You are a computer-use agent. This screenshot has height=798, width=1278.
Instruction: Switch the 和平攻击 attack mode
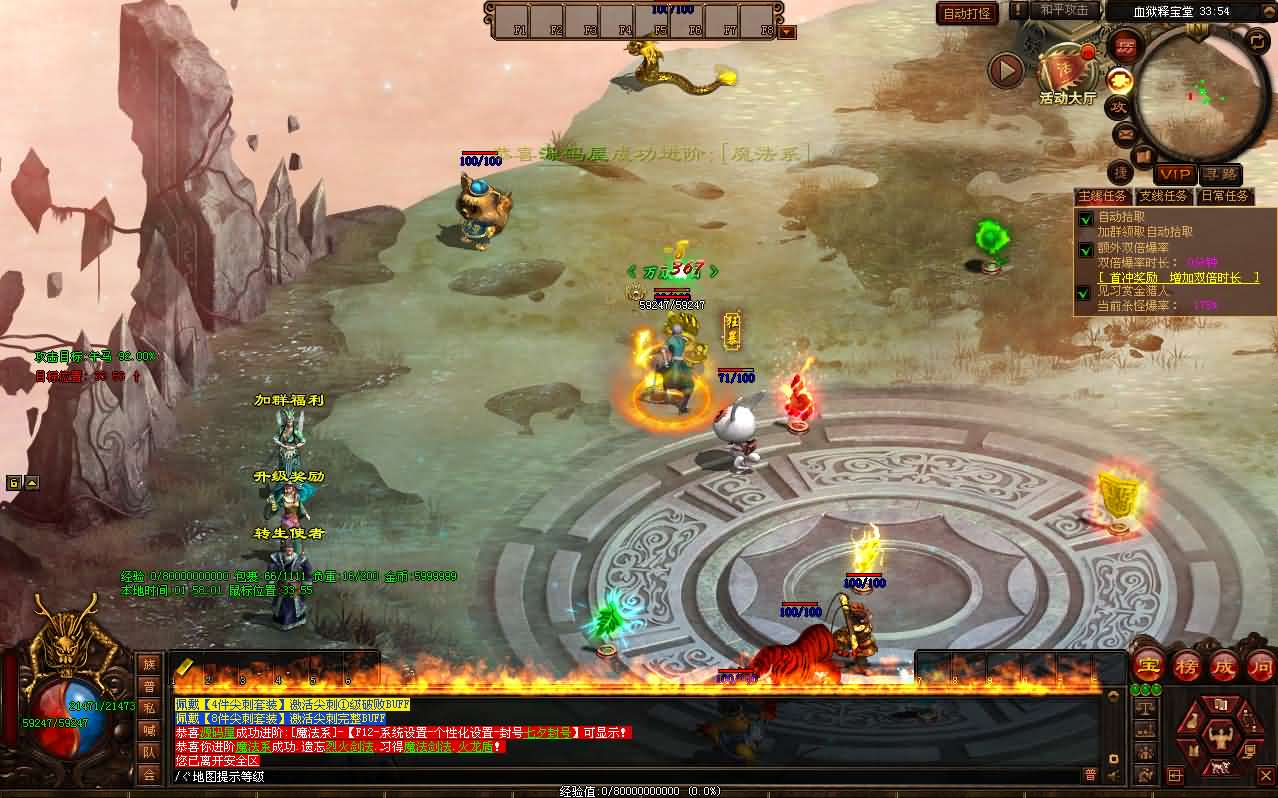[x=1063, y=10]
